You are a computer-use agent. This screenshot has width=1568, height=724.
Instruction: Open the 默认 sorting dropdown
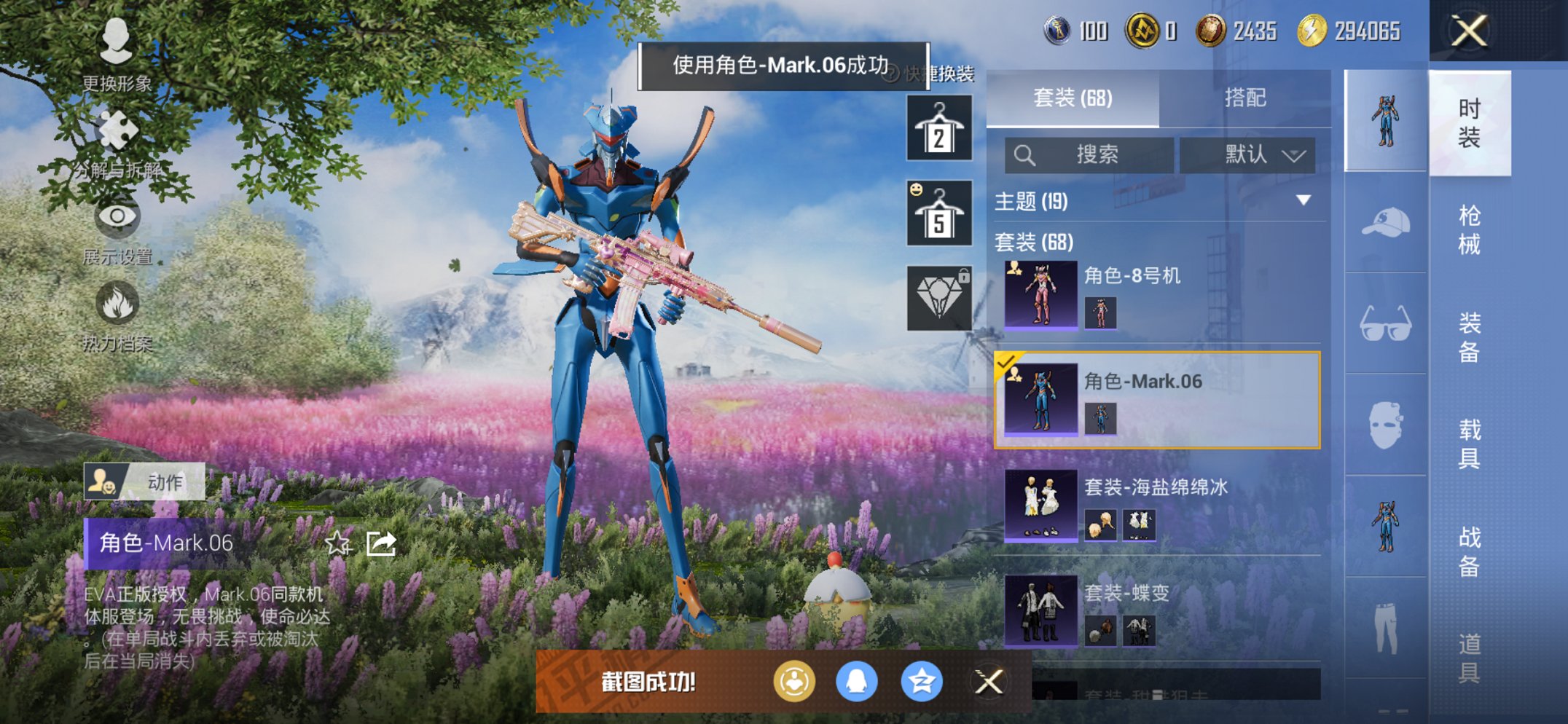click(1247, 154)
